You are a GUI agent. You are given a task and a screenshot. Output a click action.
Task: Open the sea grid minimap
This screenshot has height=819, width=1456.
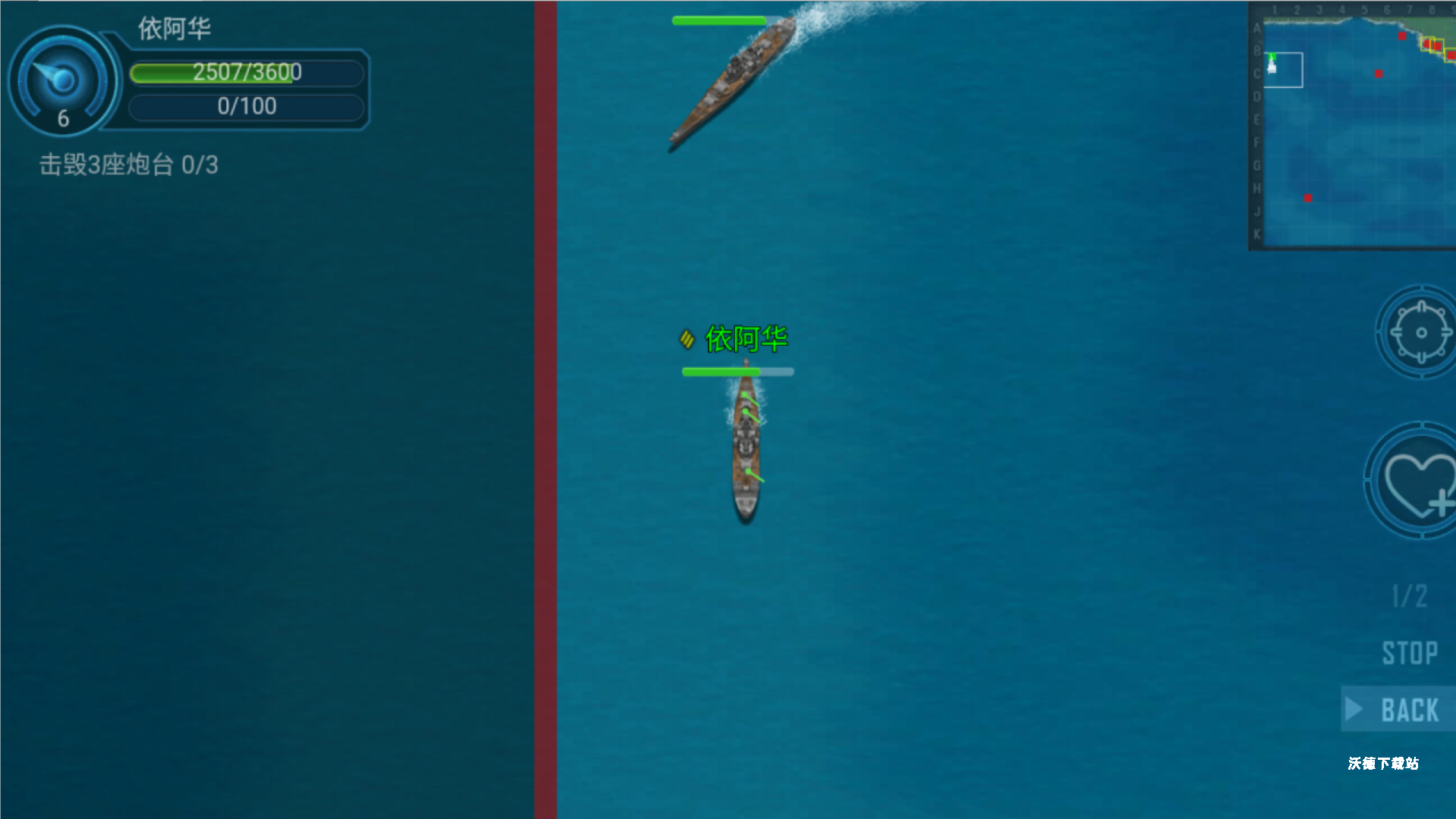1353,126
